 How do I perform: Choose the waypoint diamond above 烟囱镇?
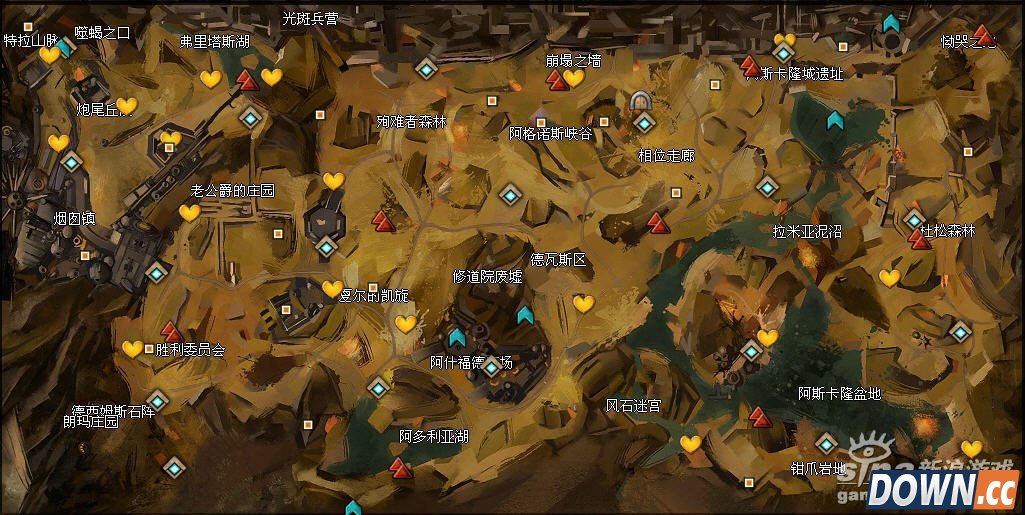click(x=71, y=161)
